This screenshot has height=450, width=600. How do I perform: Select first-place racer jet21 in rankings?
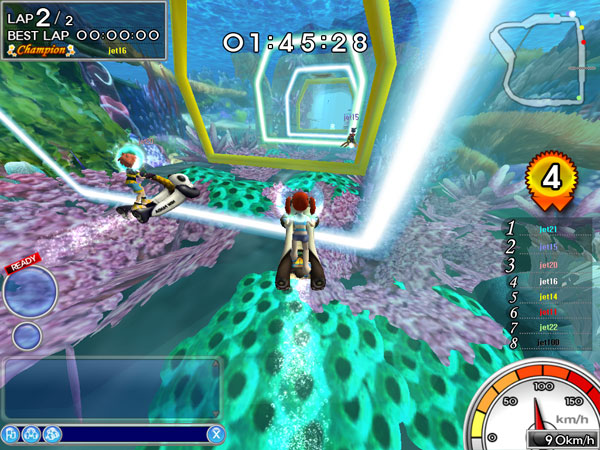tap(548, 230)
